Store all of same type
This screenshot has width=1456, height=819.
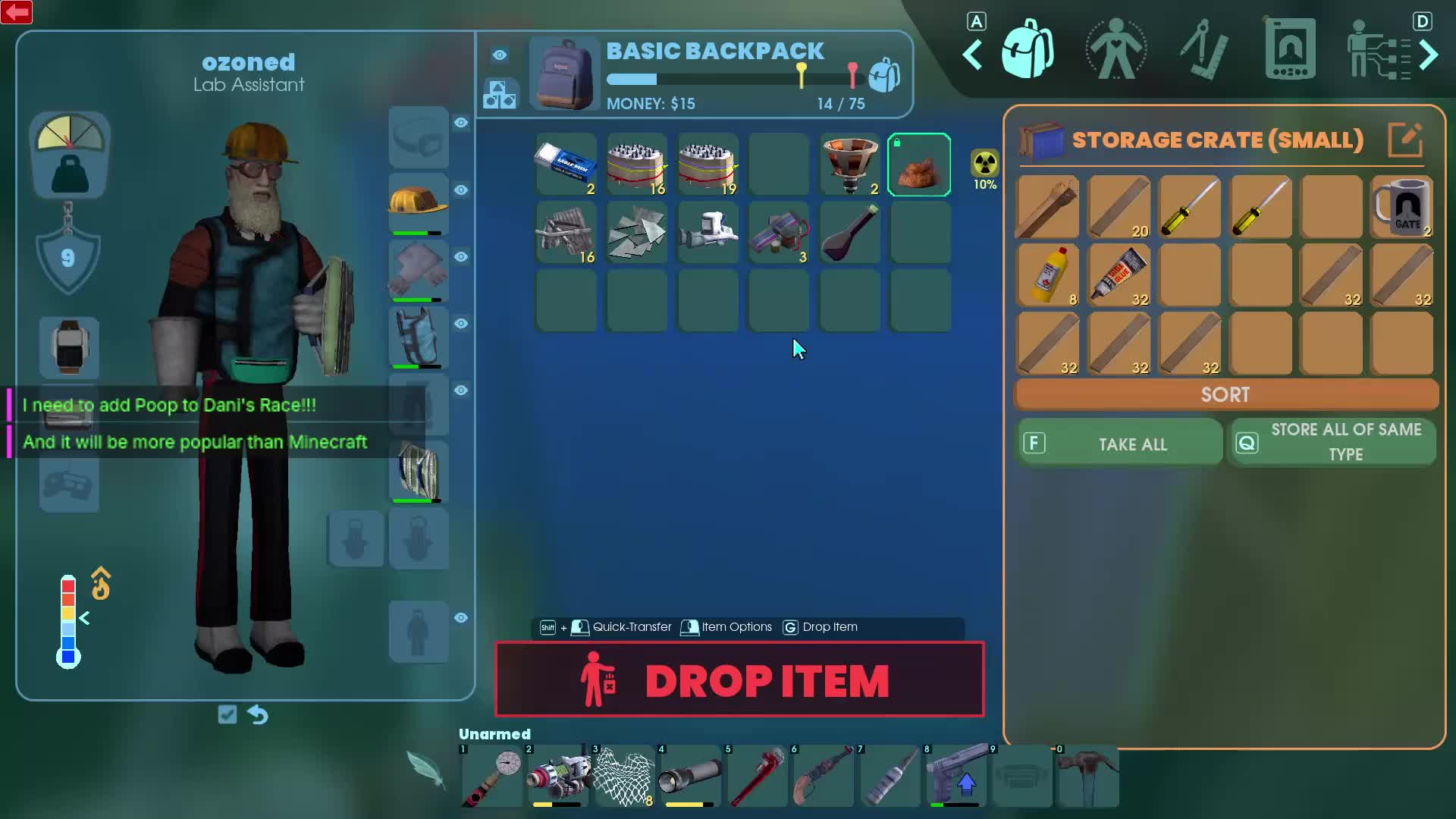pyautogui.click(x=1332, y=442)
